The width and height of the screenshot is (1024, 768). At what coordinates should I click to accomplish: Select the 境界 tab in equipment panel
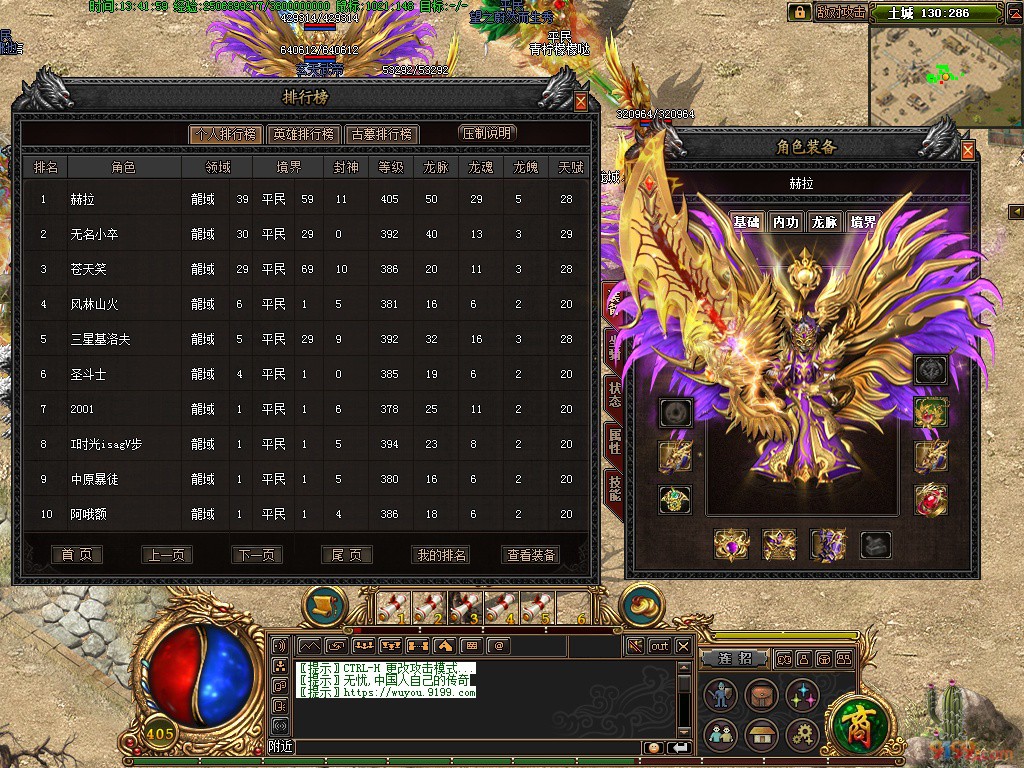point(862,222)
